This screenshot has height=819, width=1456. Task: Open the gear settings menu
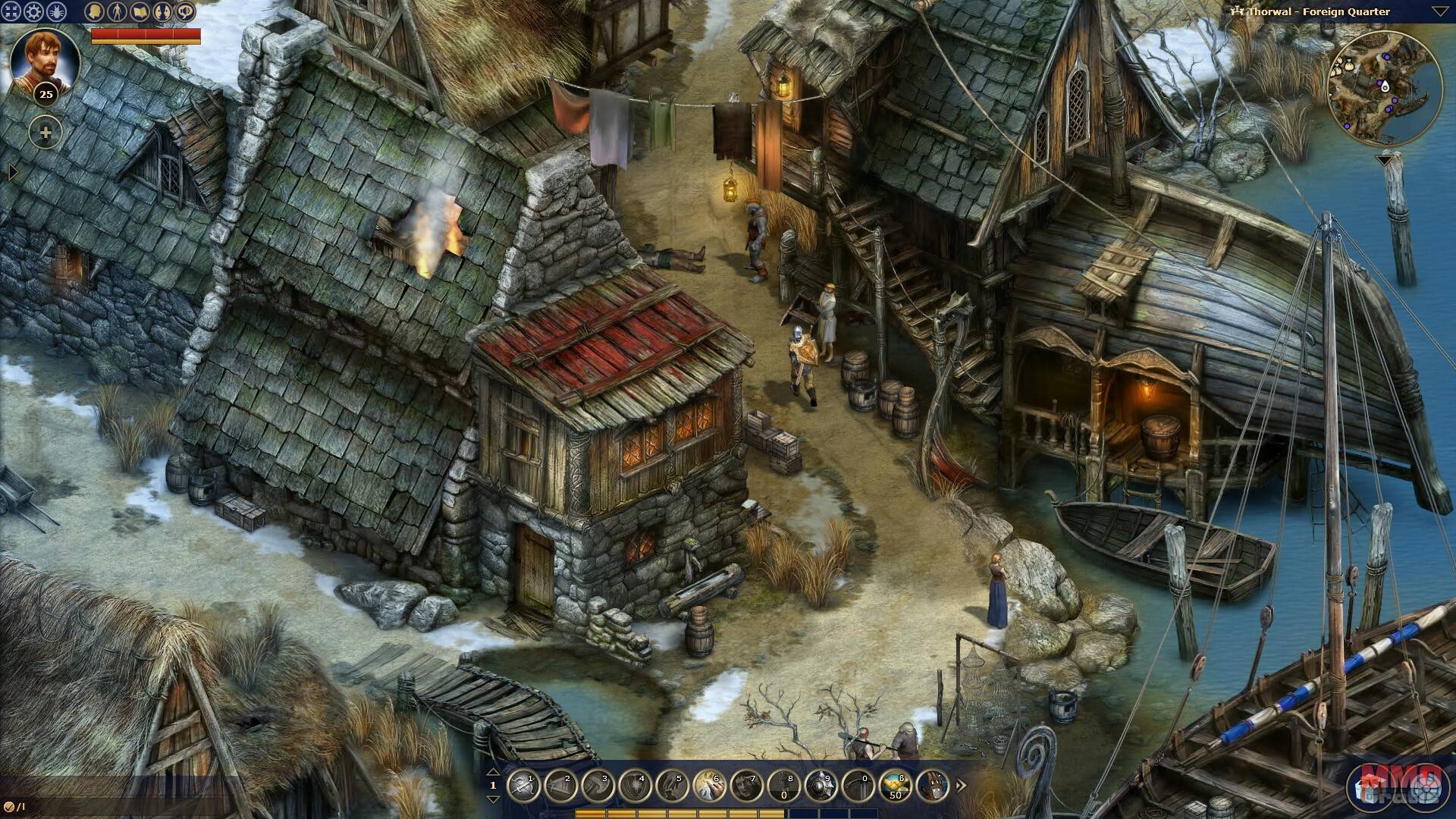(33, 11)
